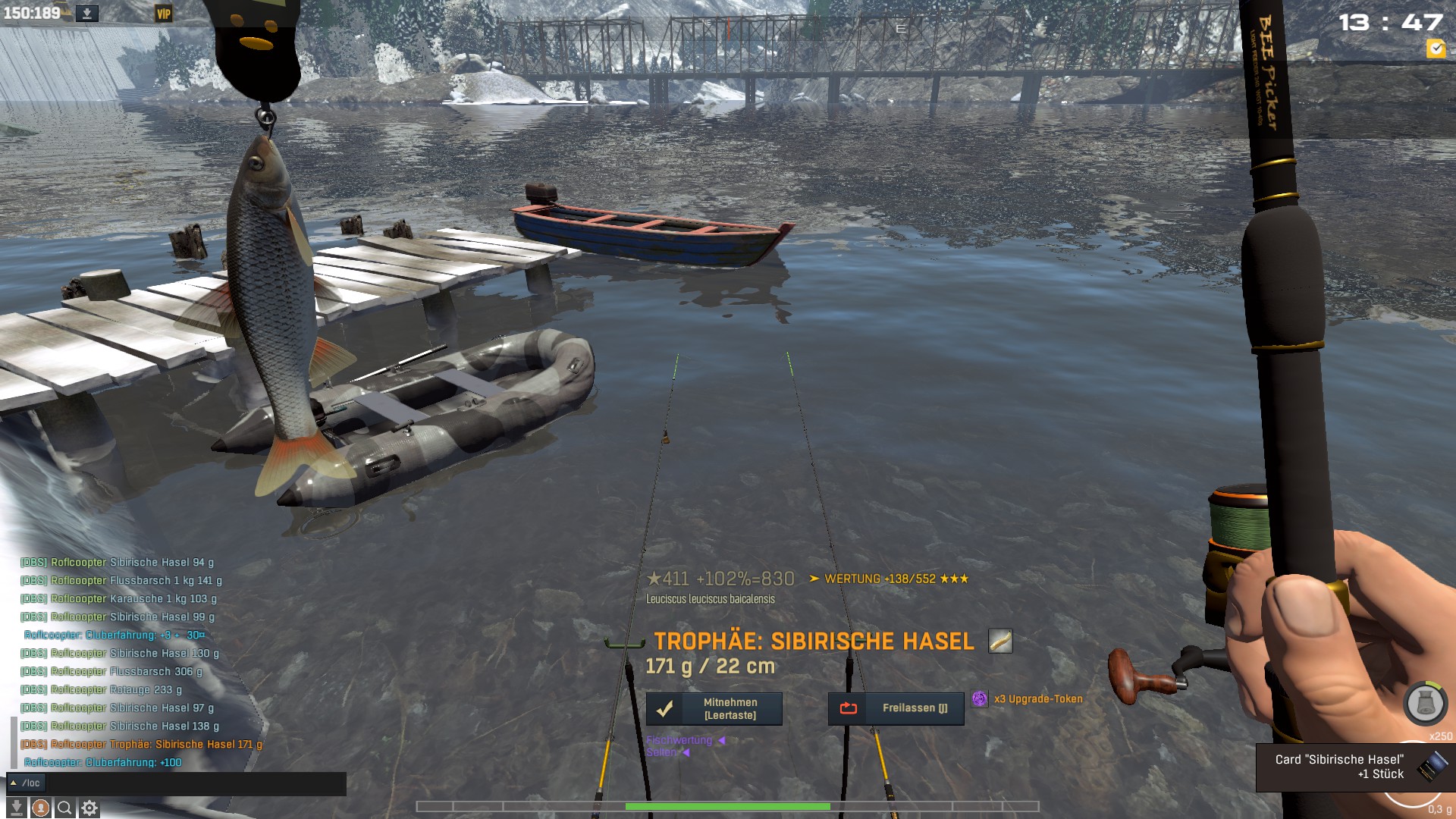Open chat settings gear icon

[x=89, y=808]
